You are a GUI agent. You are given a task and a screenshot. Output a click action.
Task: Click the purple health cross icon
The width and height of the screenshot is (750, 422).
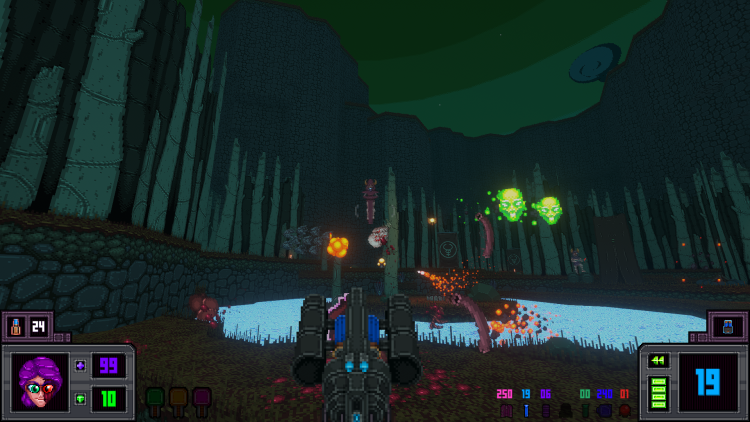(80, 366)
